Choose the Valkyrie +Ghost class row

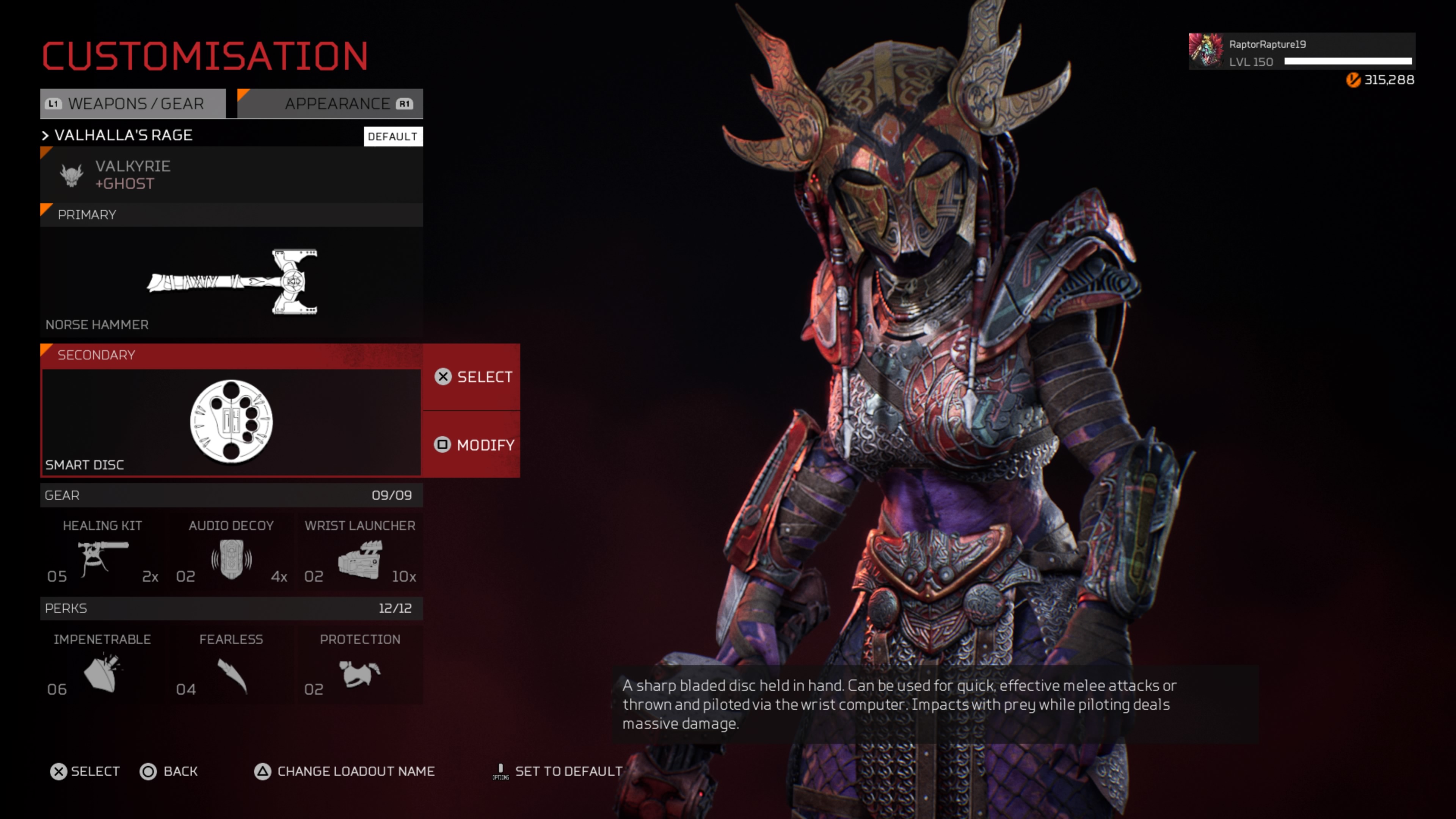(231, 175)
